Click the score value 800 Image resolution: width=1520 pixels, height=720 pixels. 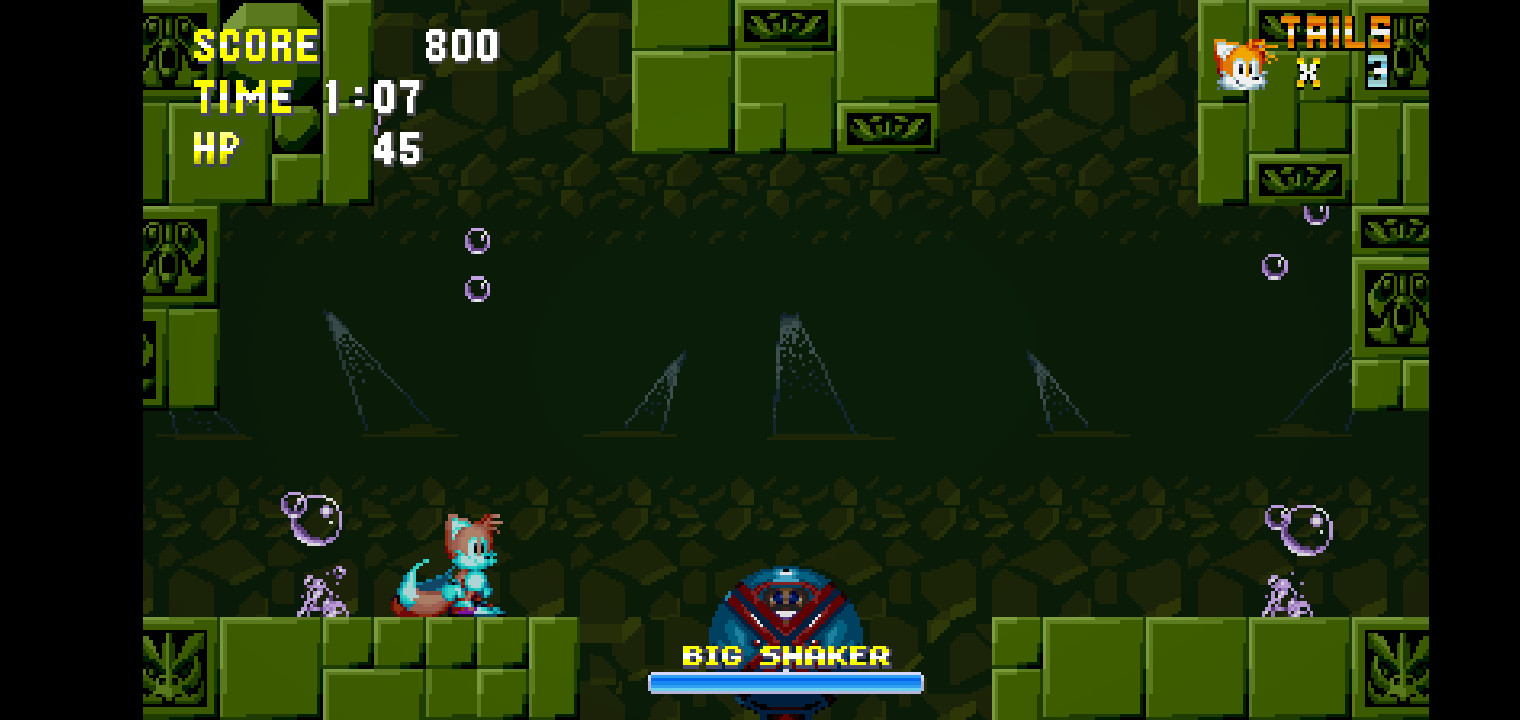(x=461, y=45)
